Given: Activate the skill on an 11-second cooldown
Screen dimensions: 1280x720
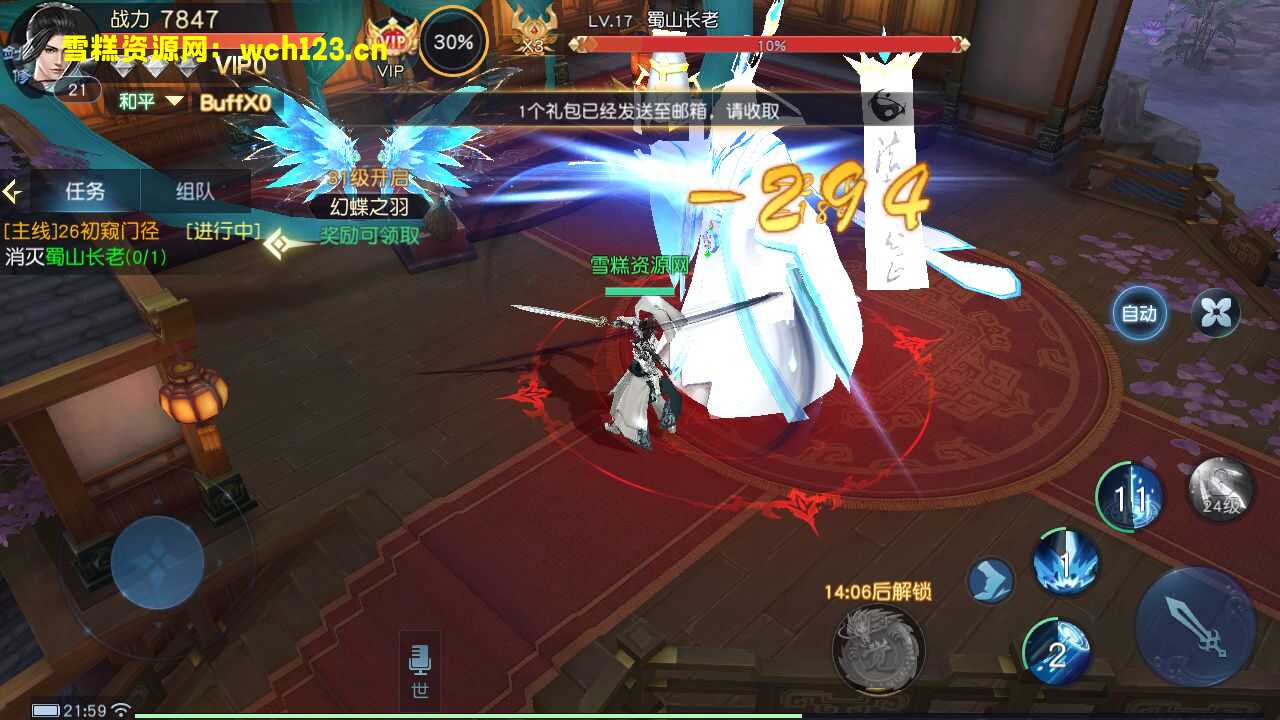Looking at the screenshot, I should tap(1130, 497).
